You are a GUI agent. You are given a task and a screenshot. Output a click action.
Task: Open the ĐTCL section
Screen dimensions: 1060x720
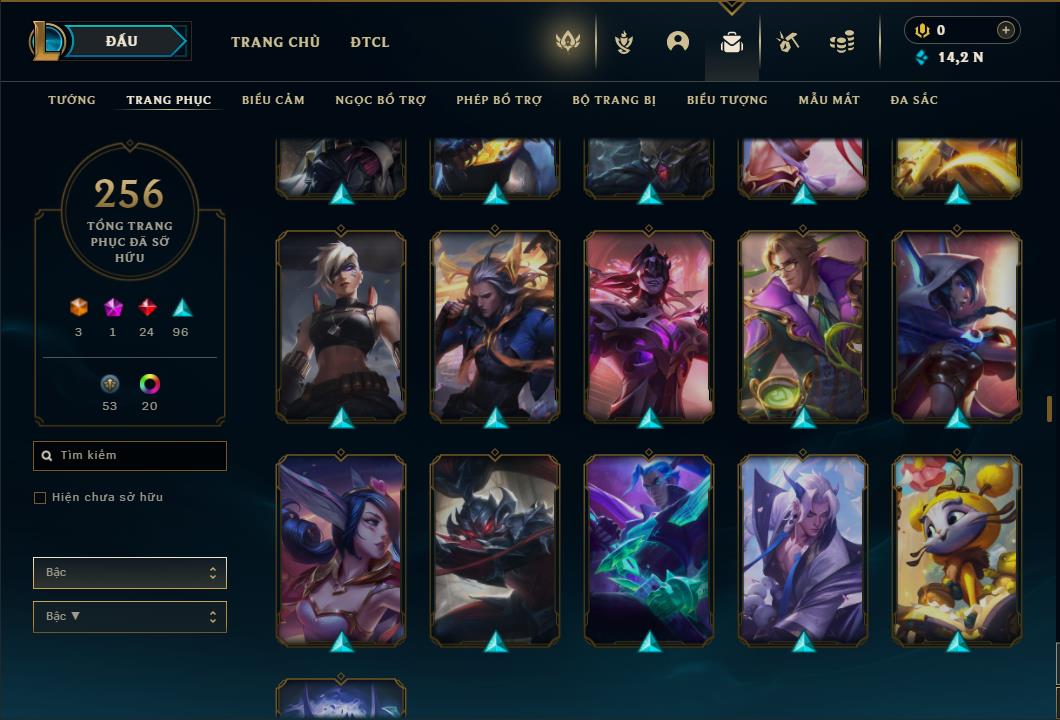click(370, 42)
